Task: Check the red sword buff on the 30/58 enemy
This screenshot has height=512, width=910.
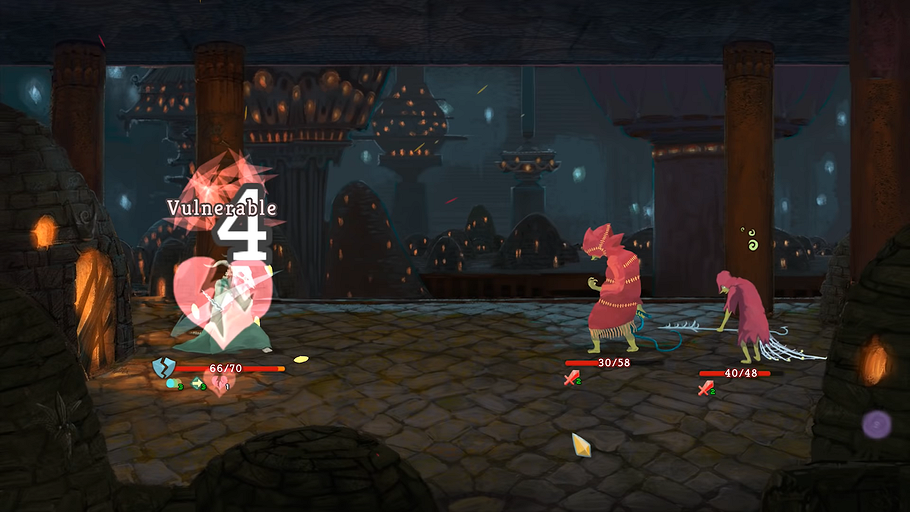Action: tap(572, 378)
